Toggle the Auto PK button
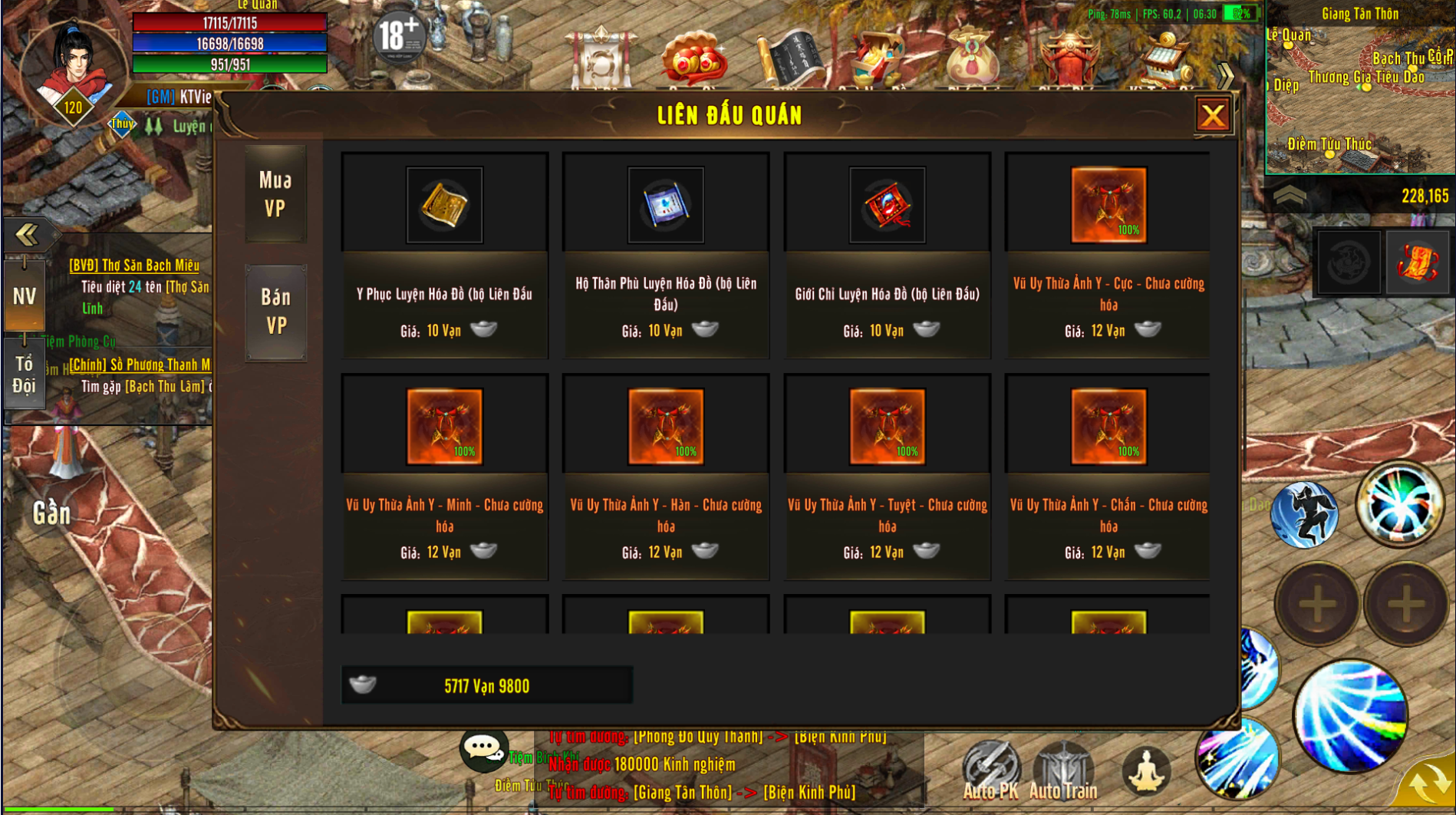1456x815 pixels. tap(990, 770)
